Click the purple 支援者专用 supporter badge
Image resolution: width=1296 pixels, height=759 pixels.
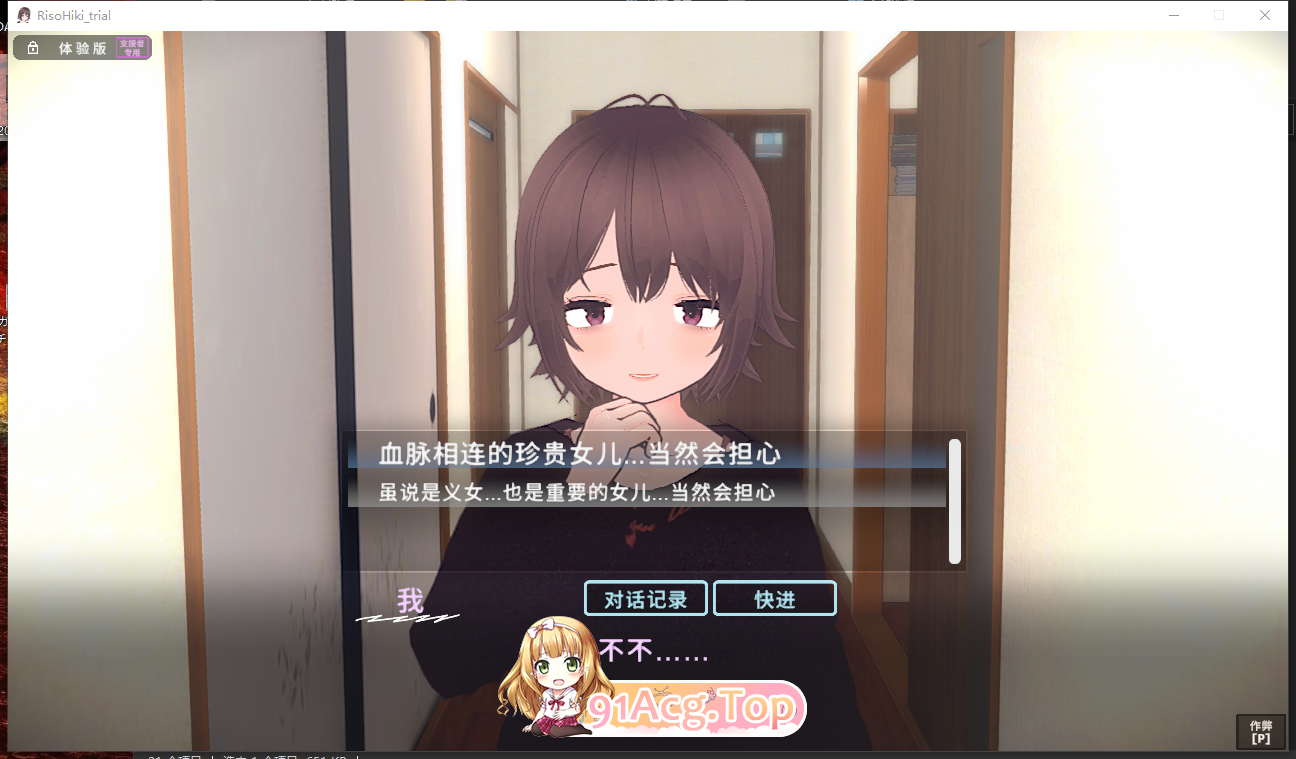[x=133, y=47]
